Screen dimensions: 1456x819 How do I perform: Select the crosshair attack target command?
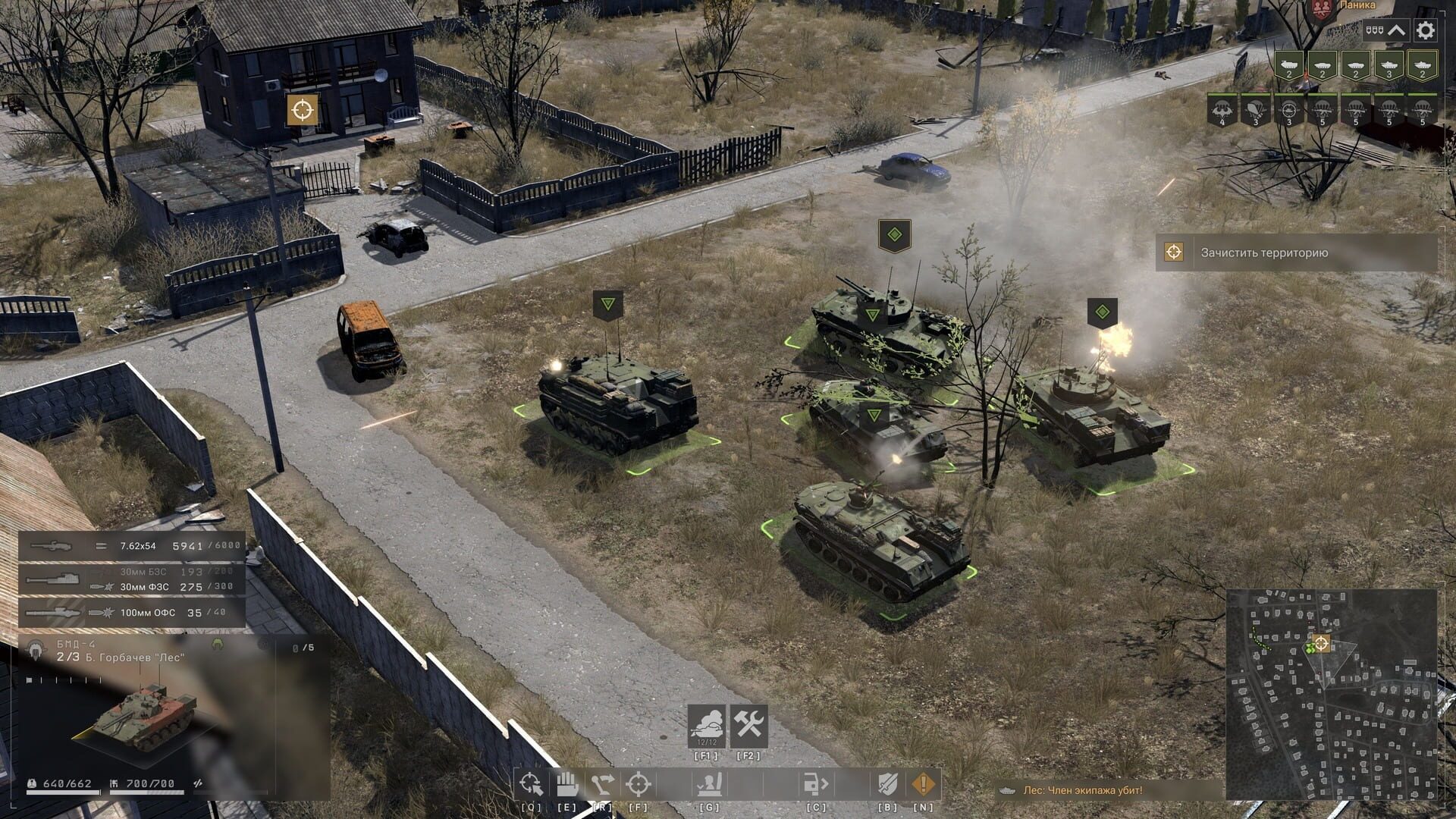(638, 784)
